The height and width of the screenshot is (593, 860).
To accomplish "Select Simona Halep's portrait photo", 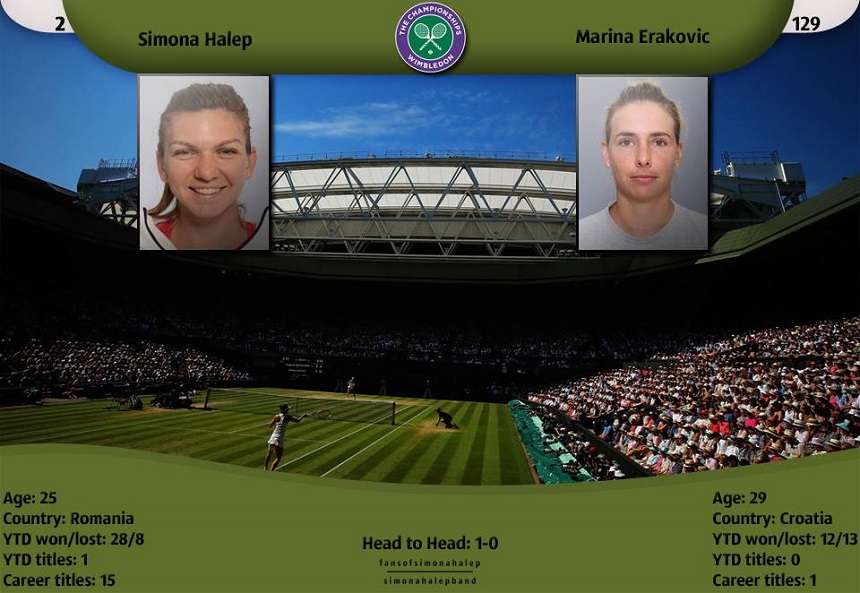I will pyautogui.click(x=204, y=162).
